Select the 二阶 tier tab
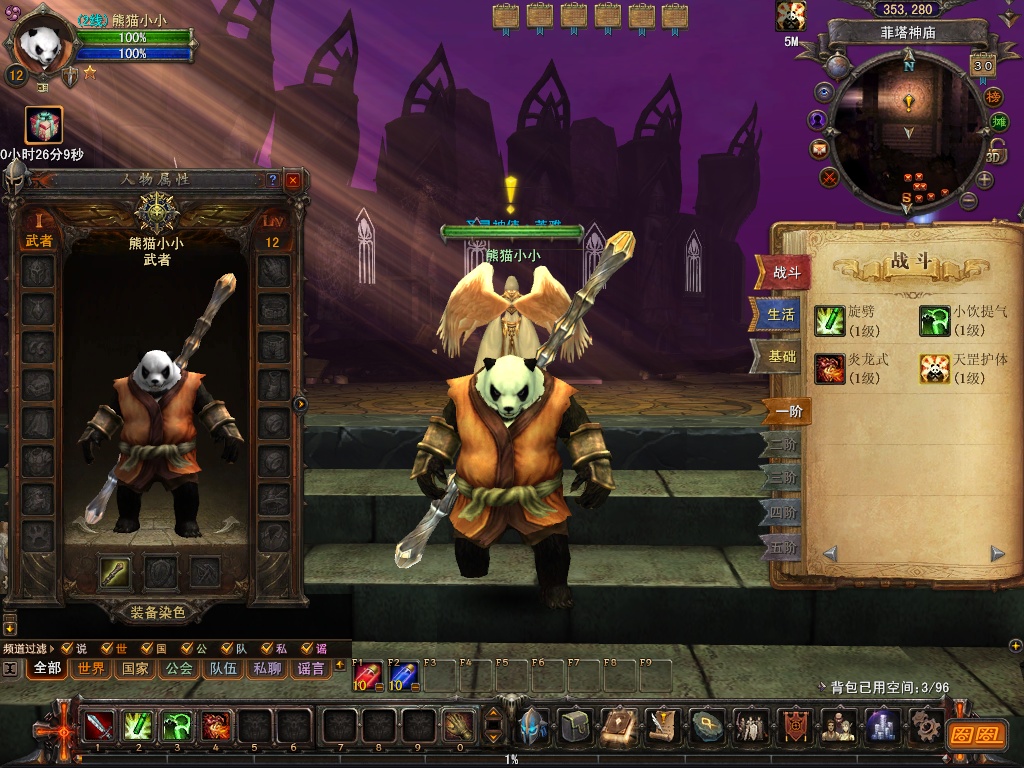This screenshot has height=768, width=1024. [784, 444]
